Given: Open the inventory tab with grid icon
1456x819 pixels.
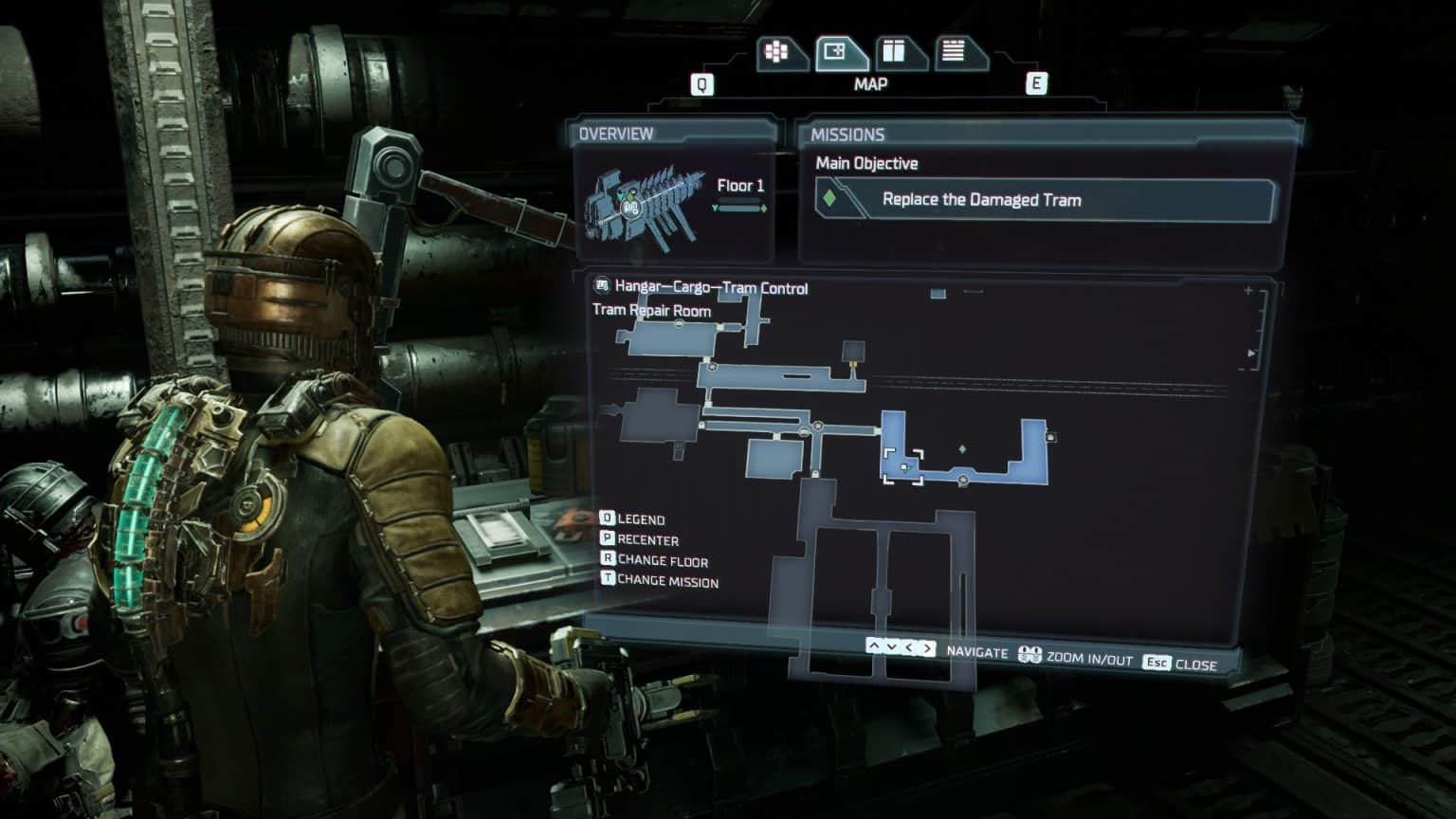Looking at the screenshot, I should [777, 52].
